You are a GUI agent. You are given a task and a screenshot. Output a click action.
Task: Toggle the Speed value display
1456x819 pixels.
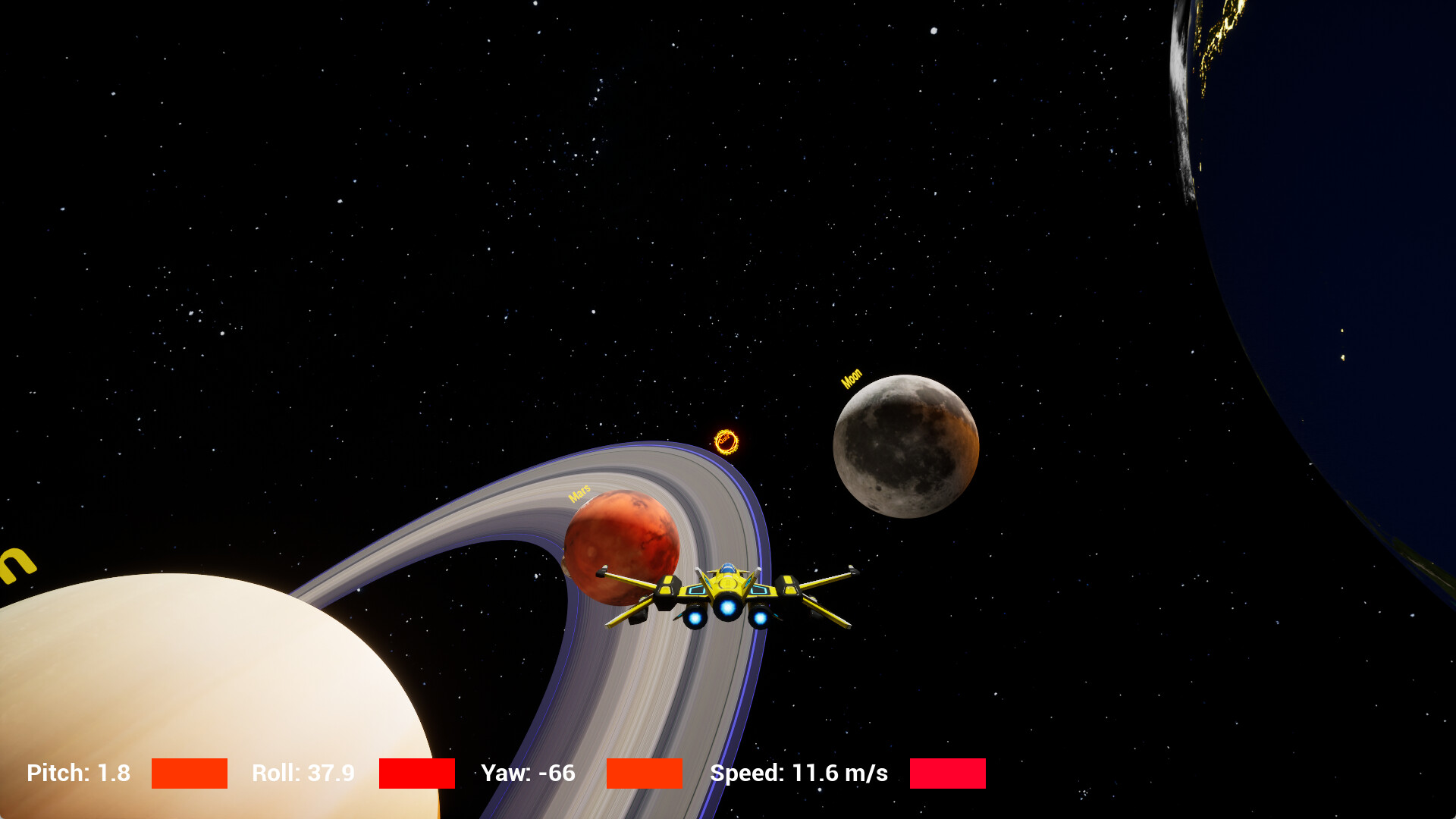point(799,773)
